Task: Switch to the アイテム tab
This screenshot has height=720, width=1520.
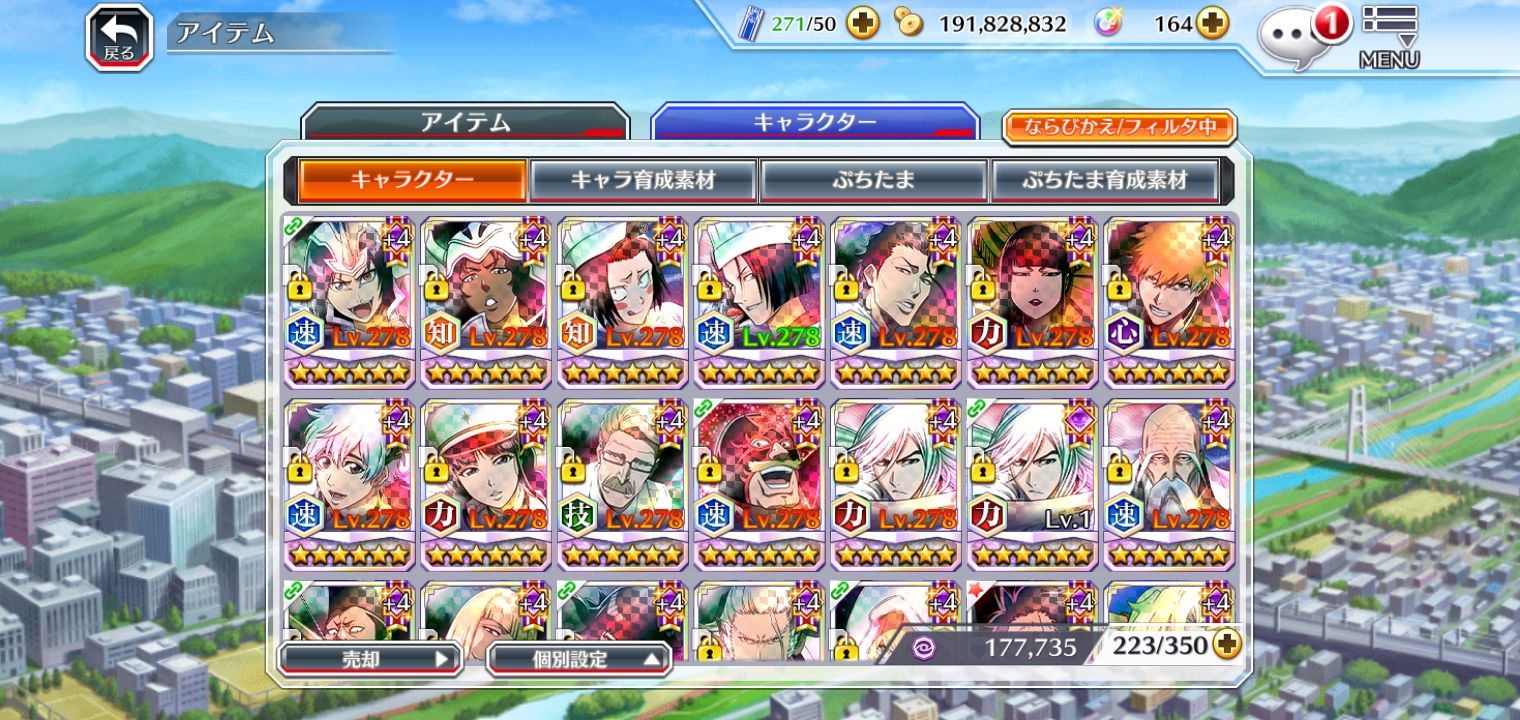Action: (x=465, y=123)
